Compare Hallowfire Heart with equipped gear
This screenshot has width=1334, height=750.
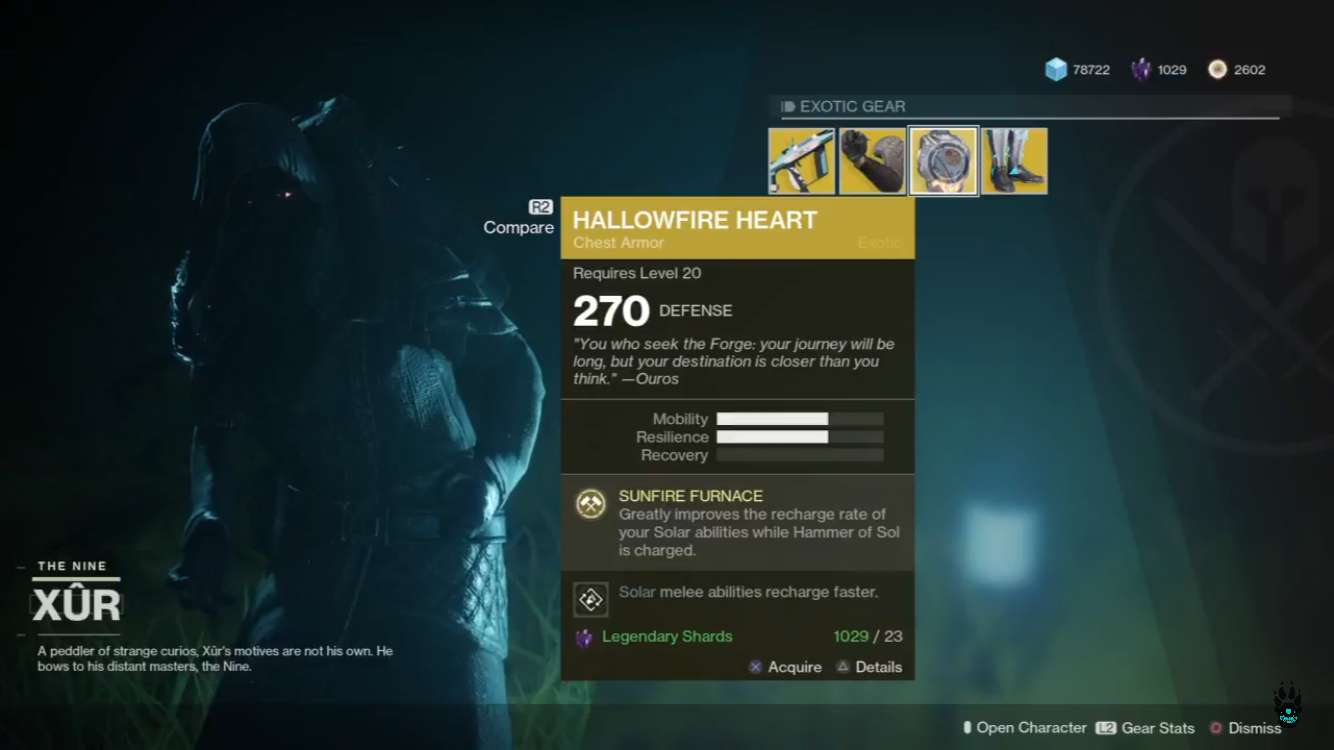[x=519, y=219]
